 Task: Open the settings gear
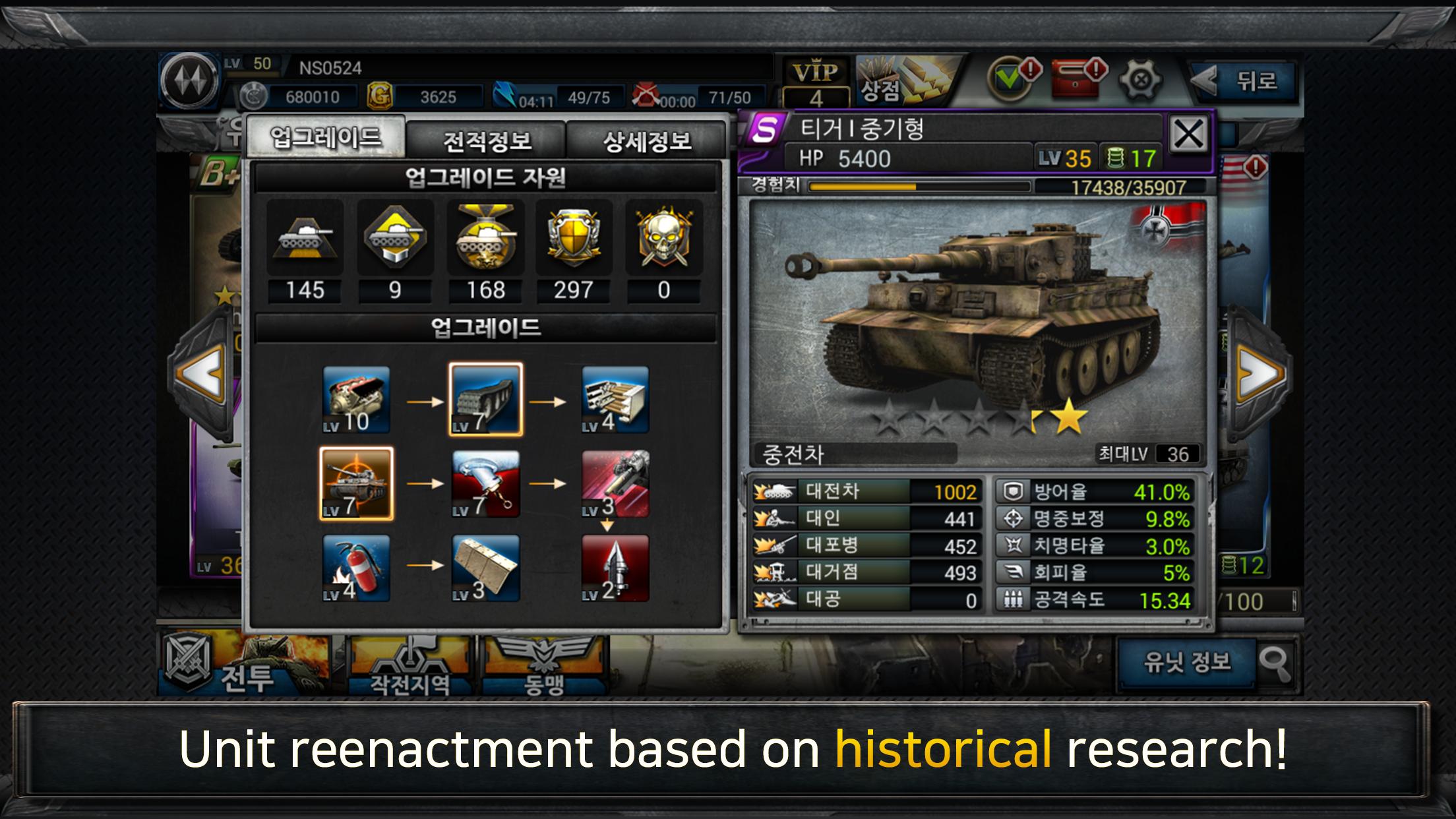tap(1140, 79)
